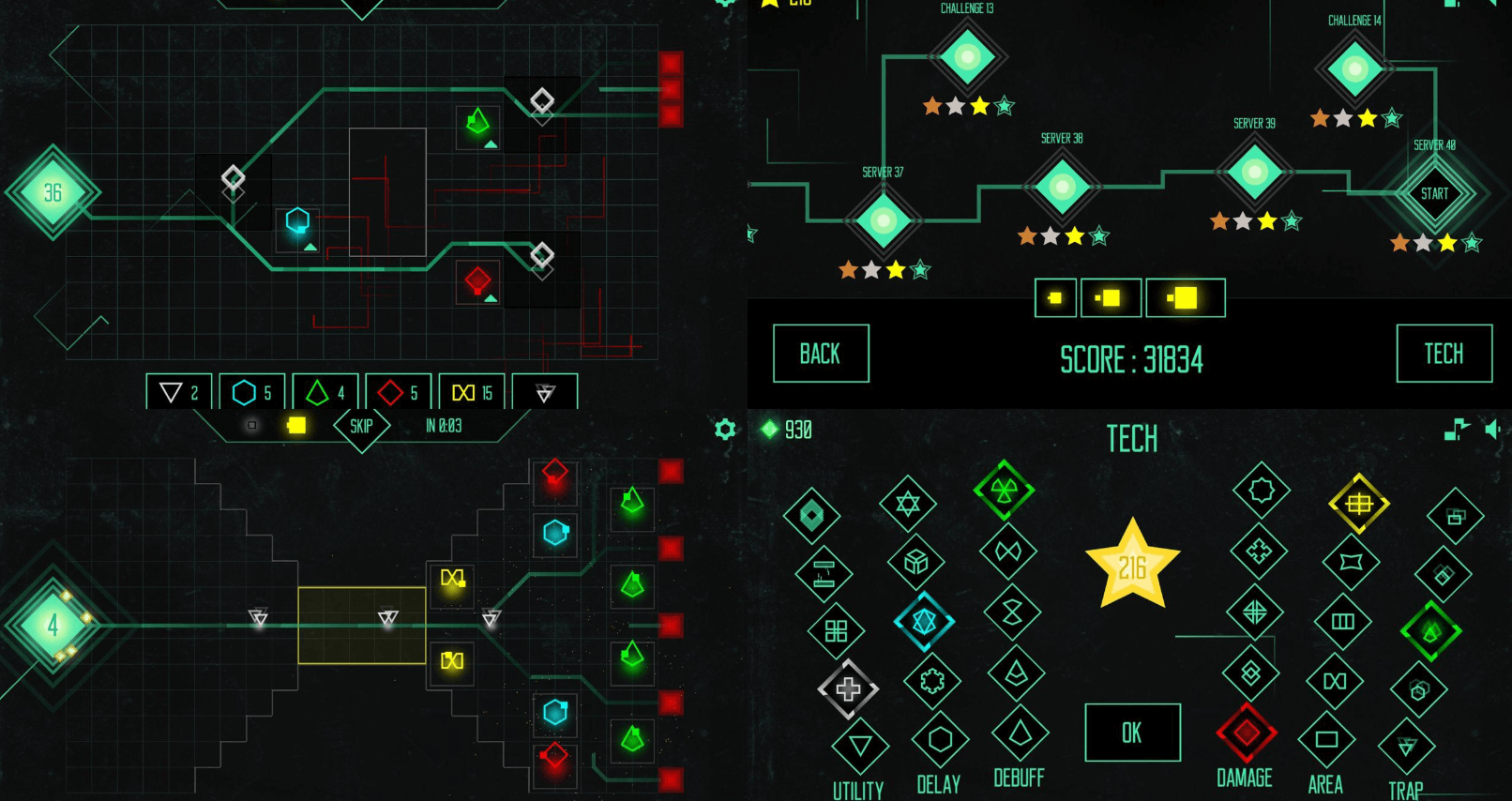Image resolution: width=1512 pixels, height=801 pixels.
Task: Select the white triangle tower with count 2
Action: pos(179,392)
